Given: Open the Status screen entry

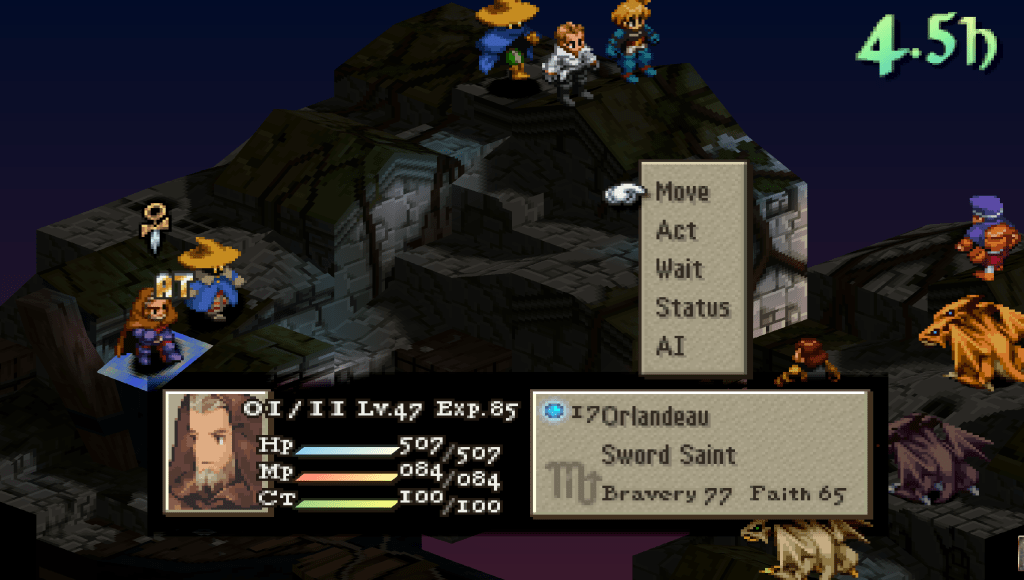Looking at the screenshot, I should click(x=692, y=308).
